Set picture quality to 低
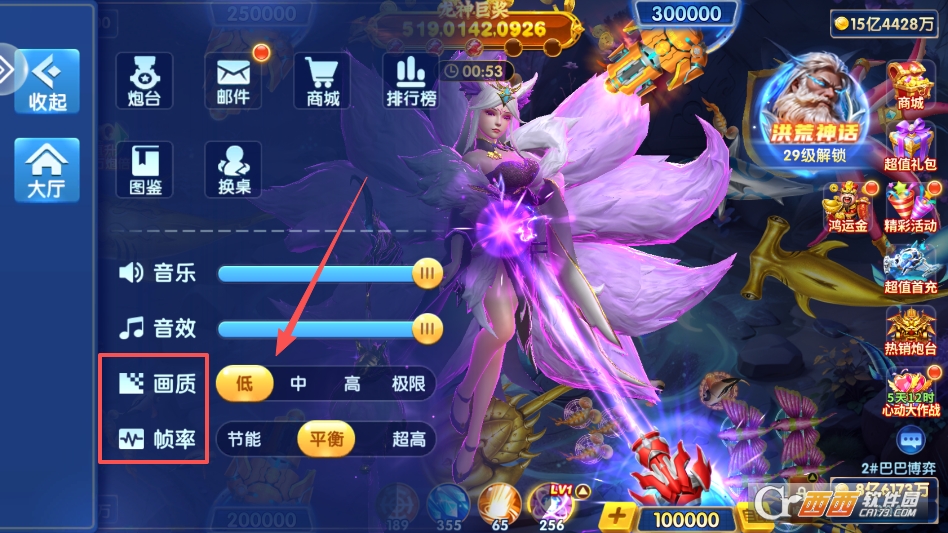The height and width of the screenshot is (533, 948). (x=244, y=383)
